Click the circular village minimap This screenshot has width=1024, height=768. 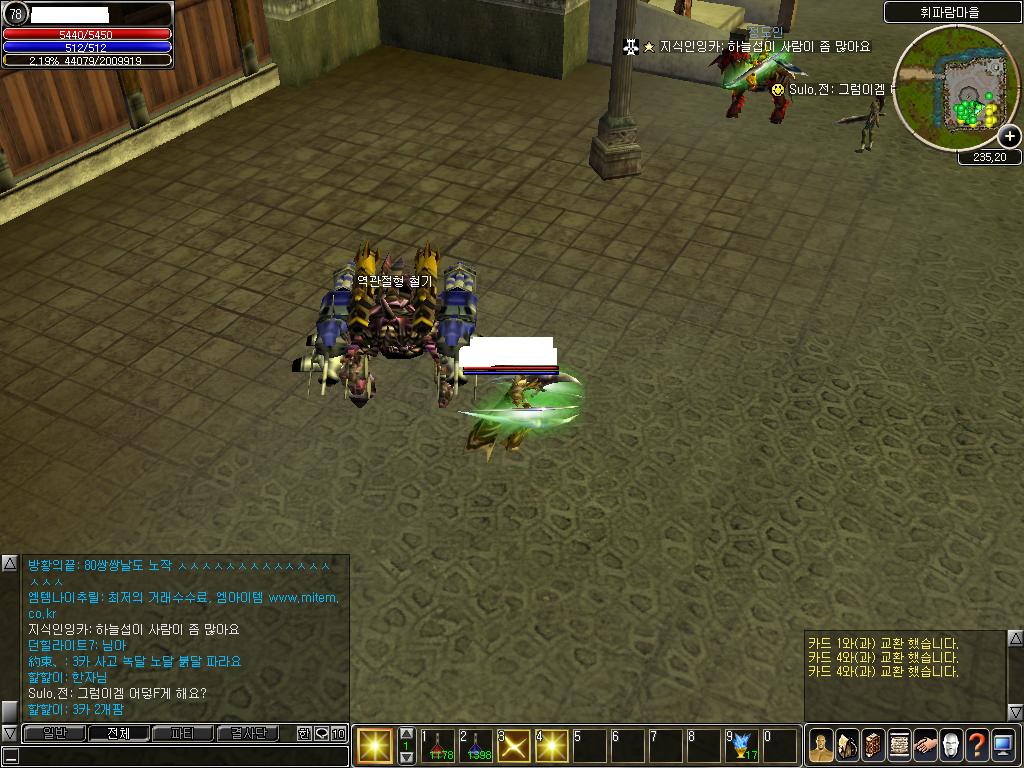tap(941, 88)
